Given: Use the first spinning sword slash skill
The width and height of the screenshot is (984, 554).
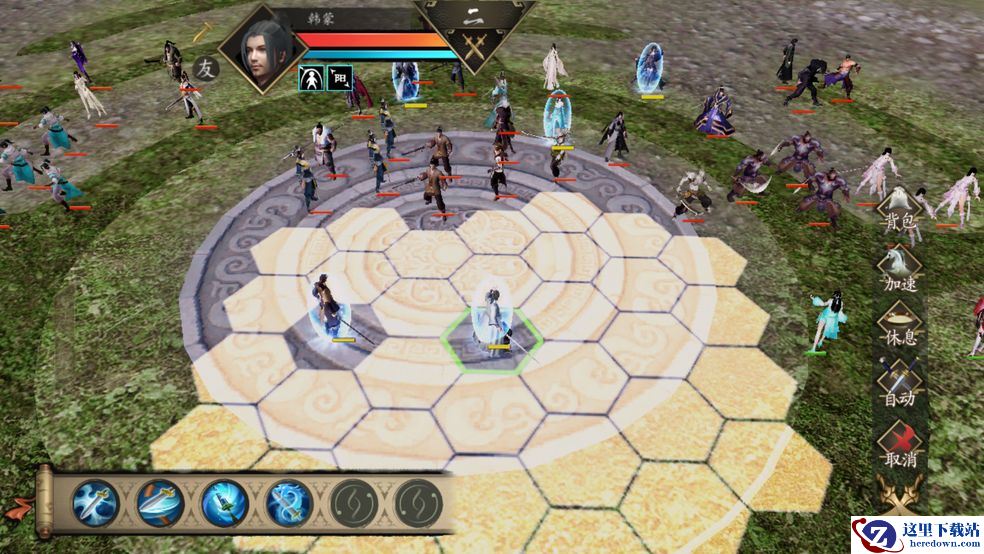Looking at the screenshot, I should [96, 502].
